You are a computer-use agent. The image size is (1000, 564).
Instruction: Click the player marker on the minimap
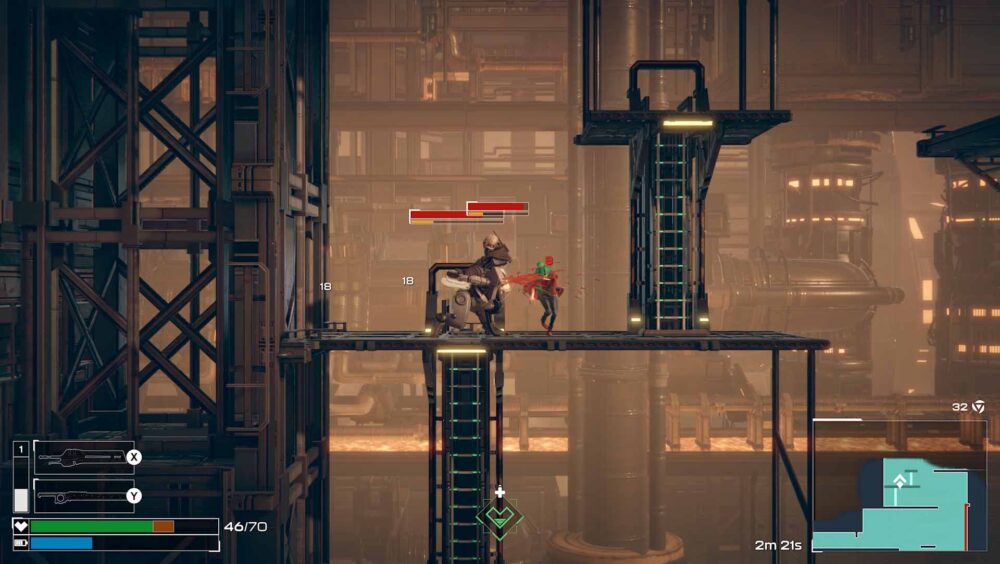(899, 481)
